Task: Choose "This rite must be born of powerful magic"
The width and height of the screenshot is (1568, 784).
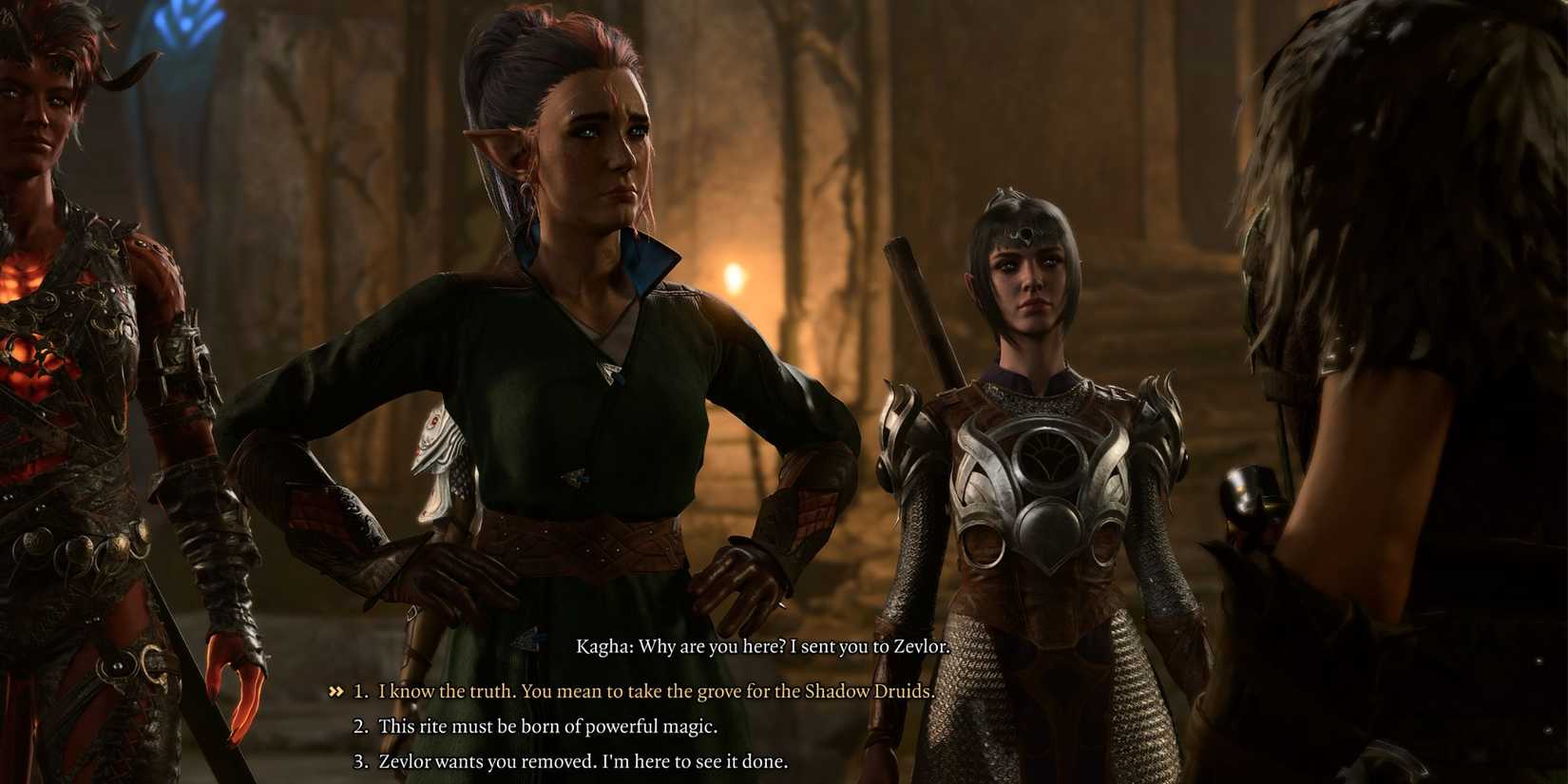Action: click(548, 725)
